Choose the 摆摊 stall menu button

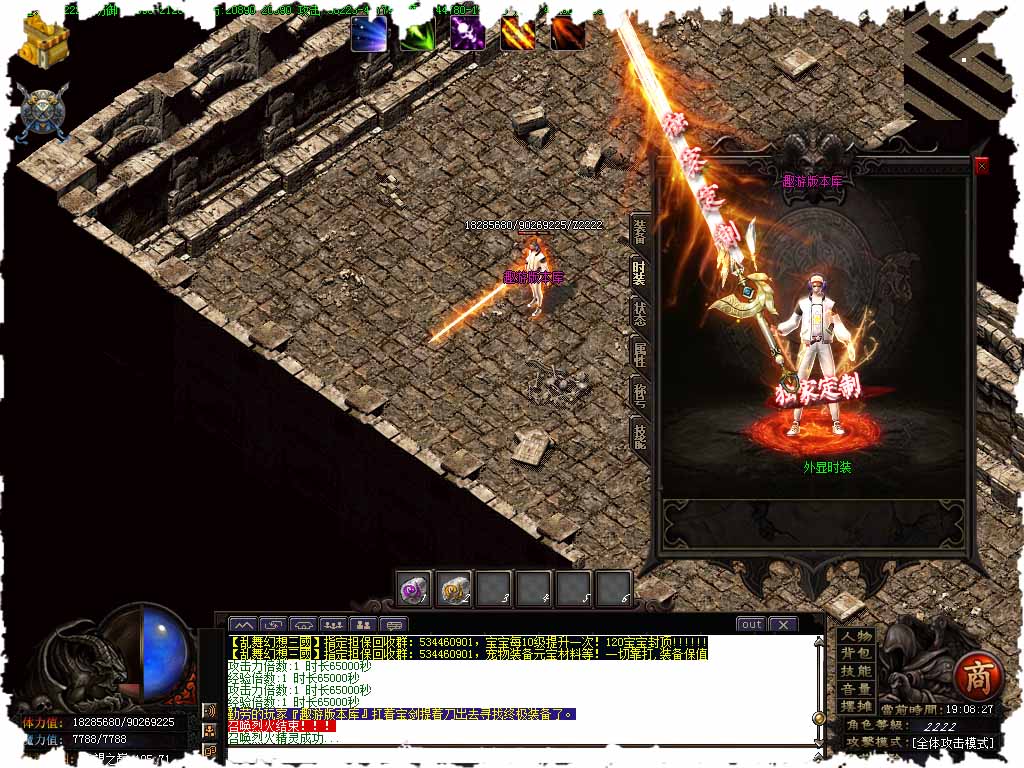click(x=856, y=706)
